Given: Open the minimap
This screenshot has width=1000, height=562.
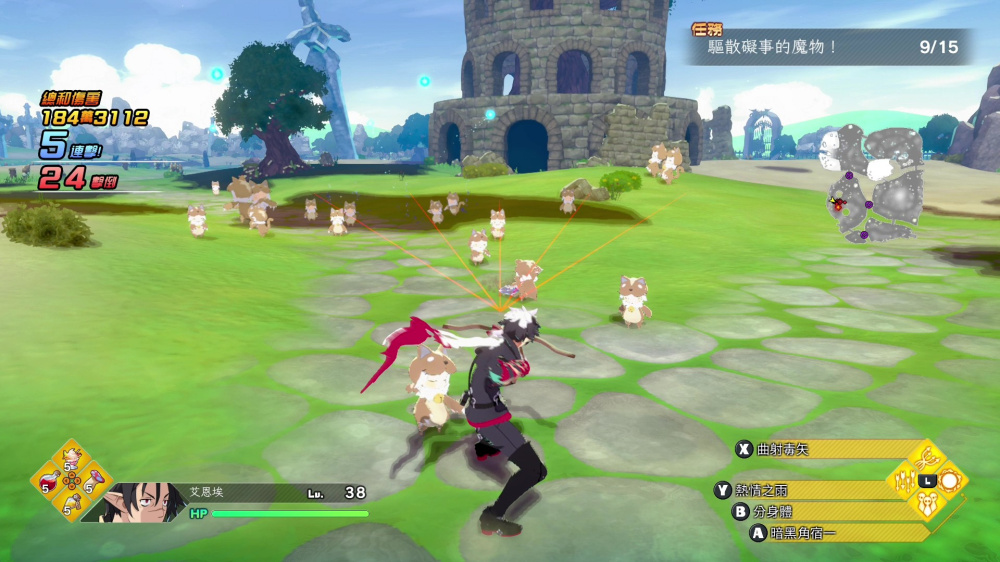Looking at the screenshot, I should [868, 185].
